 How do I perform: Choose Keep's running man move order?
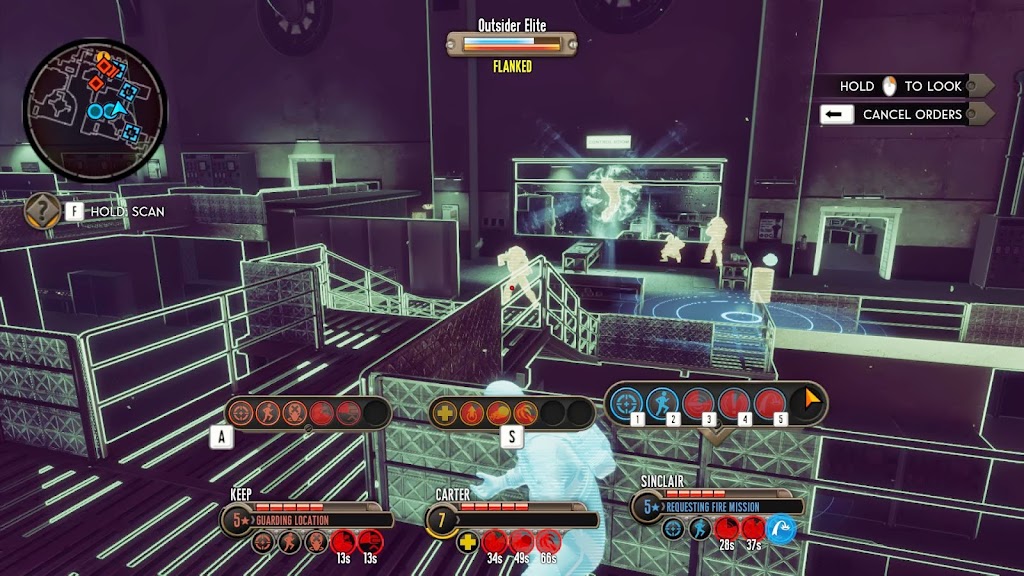(267, 412)
